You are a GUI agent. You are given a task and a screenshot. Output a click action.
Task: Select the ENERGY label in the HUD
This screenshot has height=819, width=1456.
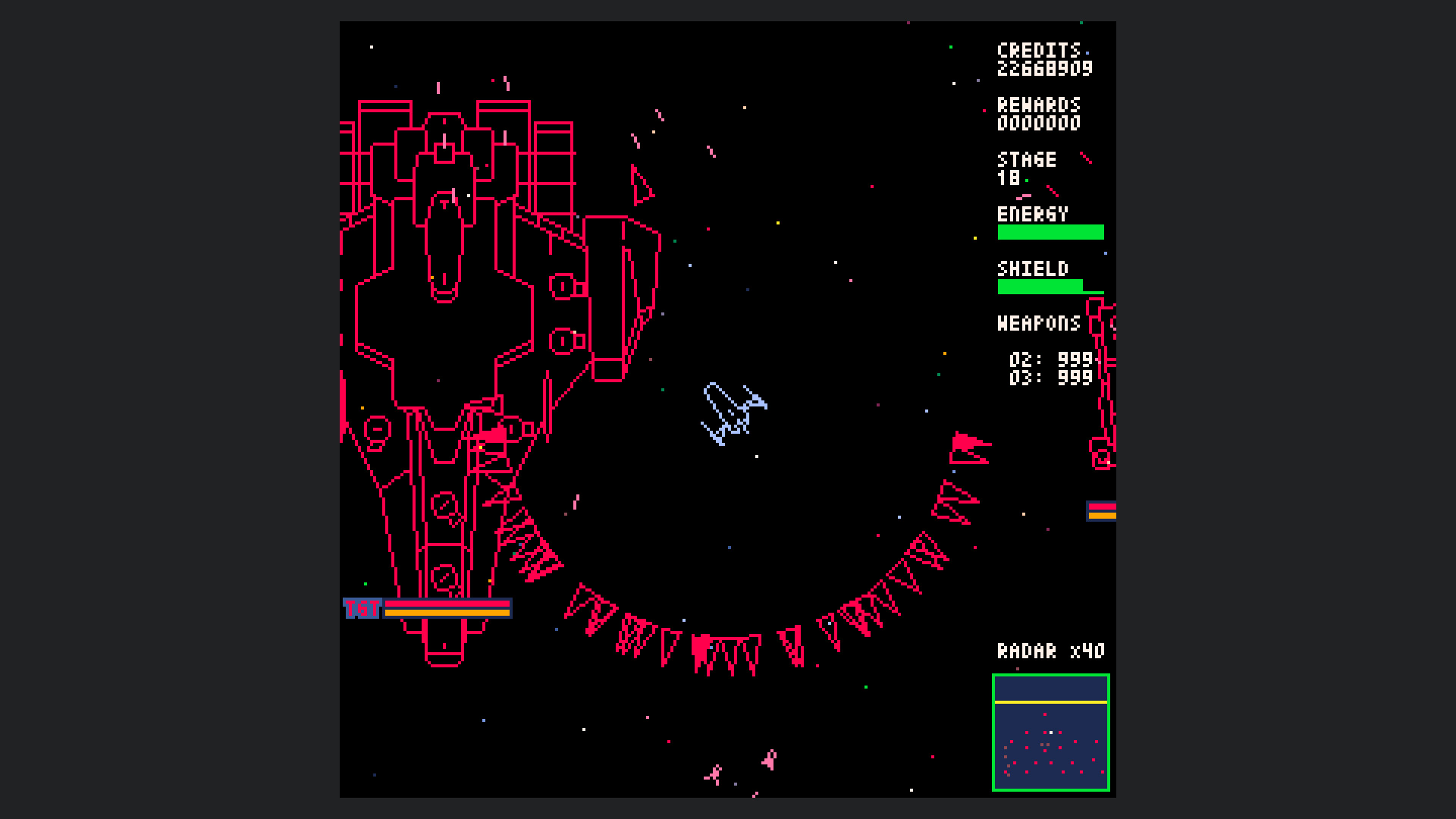coord(1033,215)
